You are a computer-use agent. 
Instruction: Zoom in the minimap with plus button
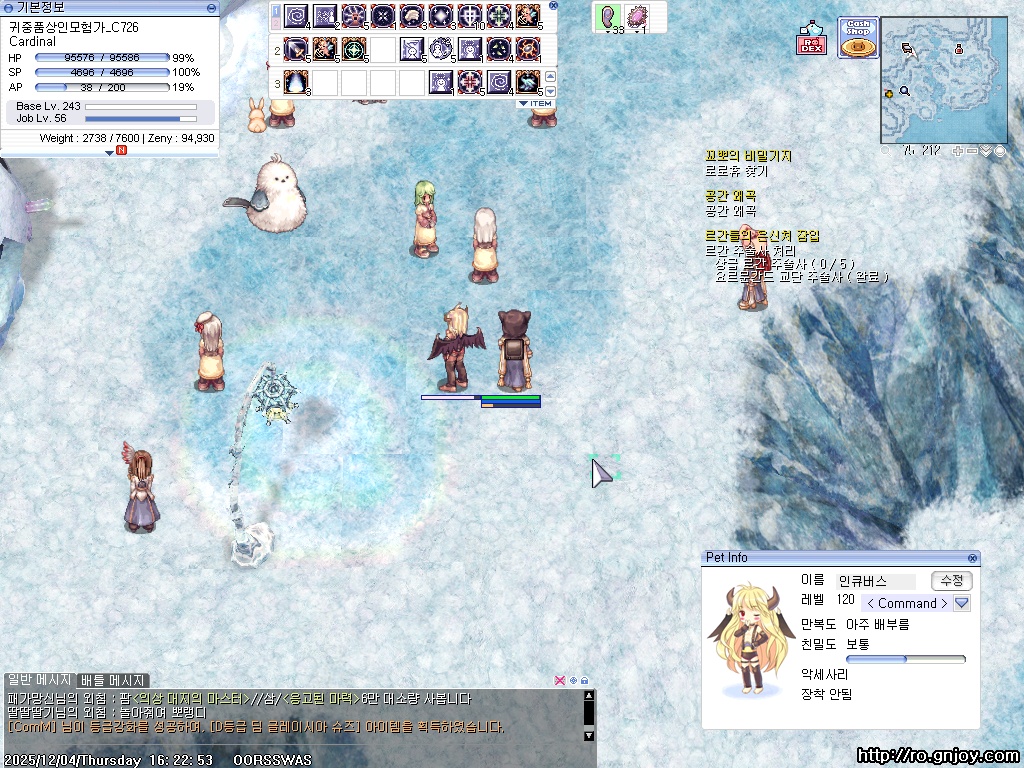coord(957,151)
